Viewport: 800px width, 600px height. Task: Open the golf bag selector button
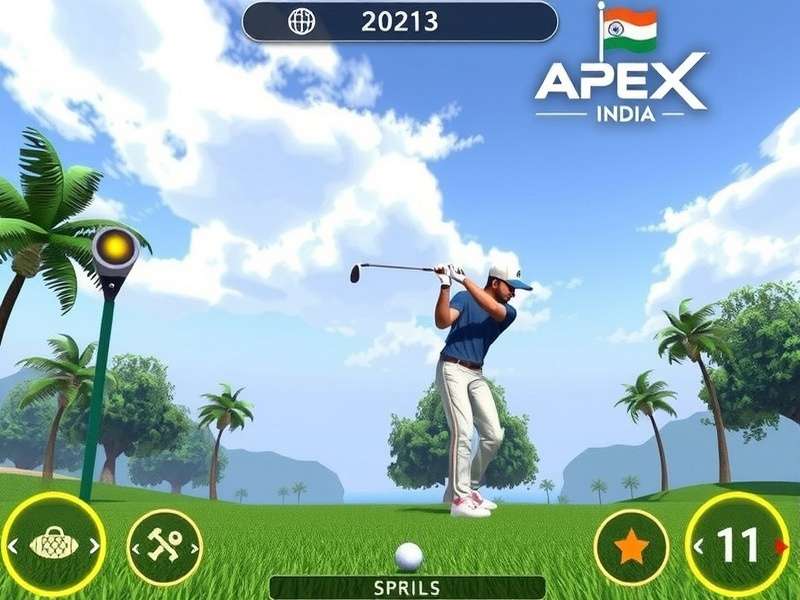[x=53, y=545]
